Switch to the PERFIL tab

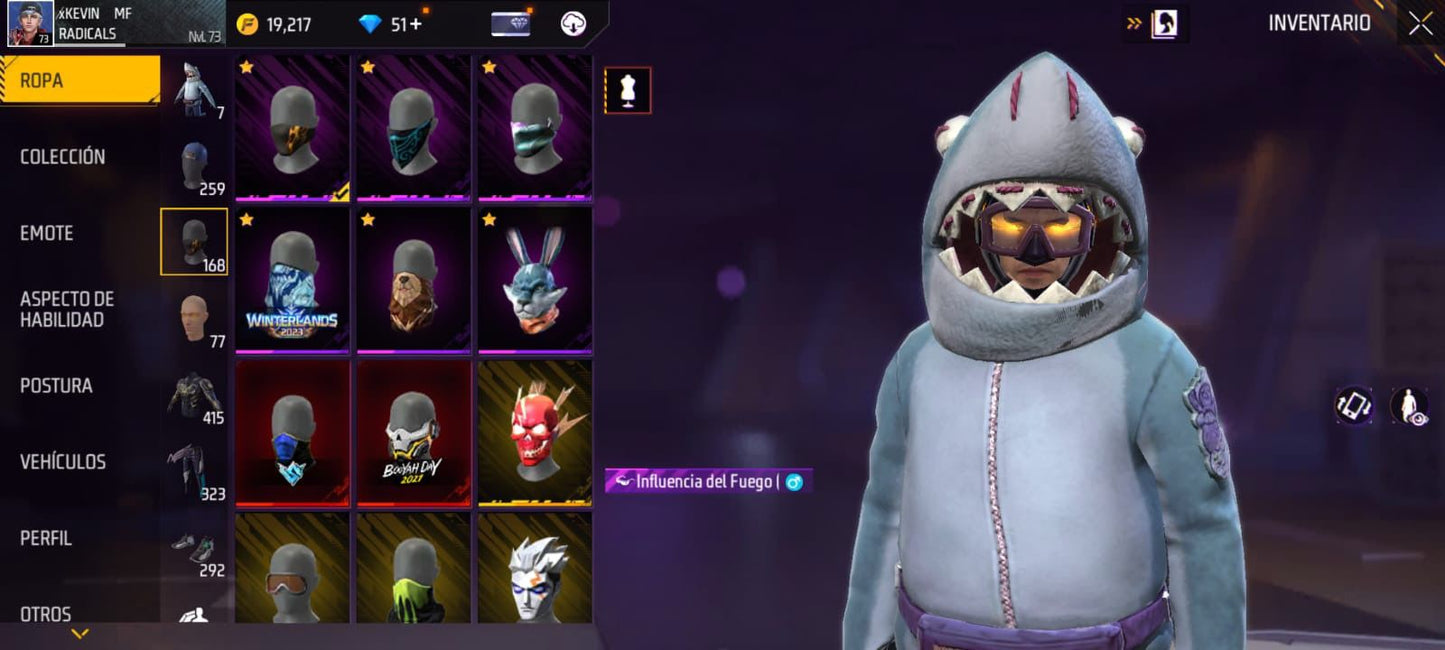pos(46,538)
